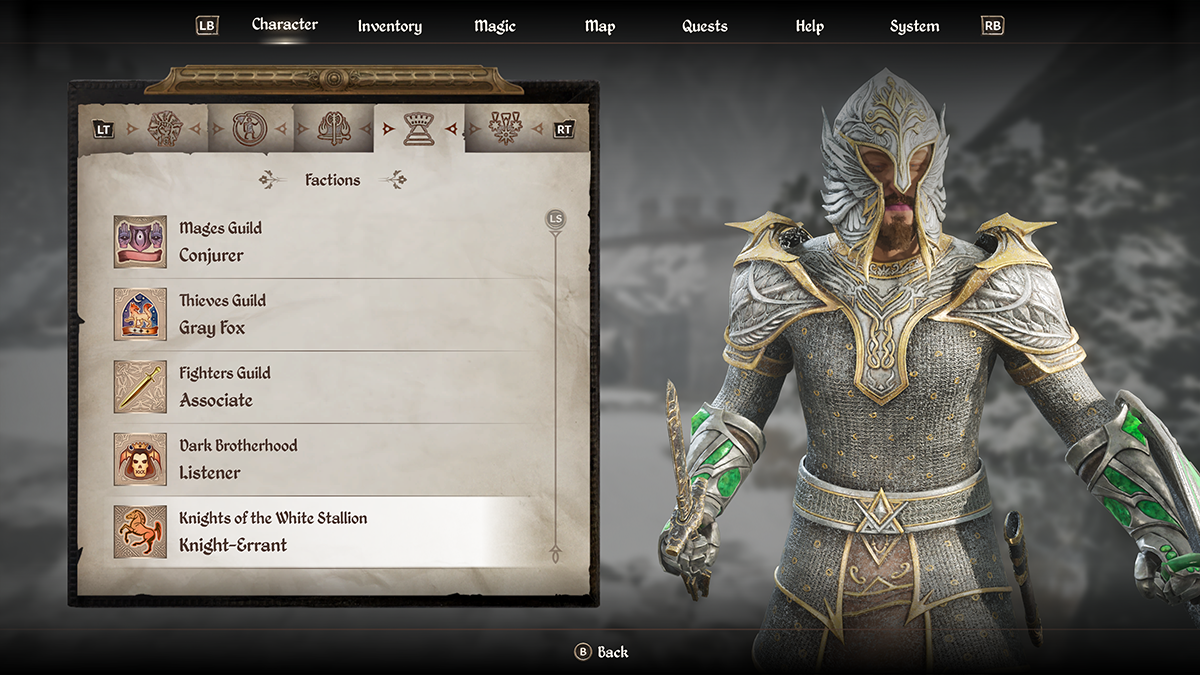Go to the Quests tab
The width and height of the screenshot is (1200, 675).
705,26
